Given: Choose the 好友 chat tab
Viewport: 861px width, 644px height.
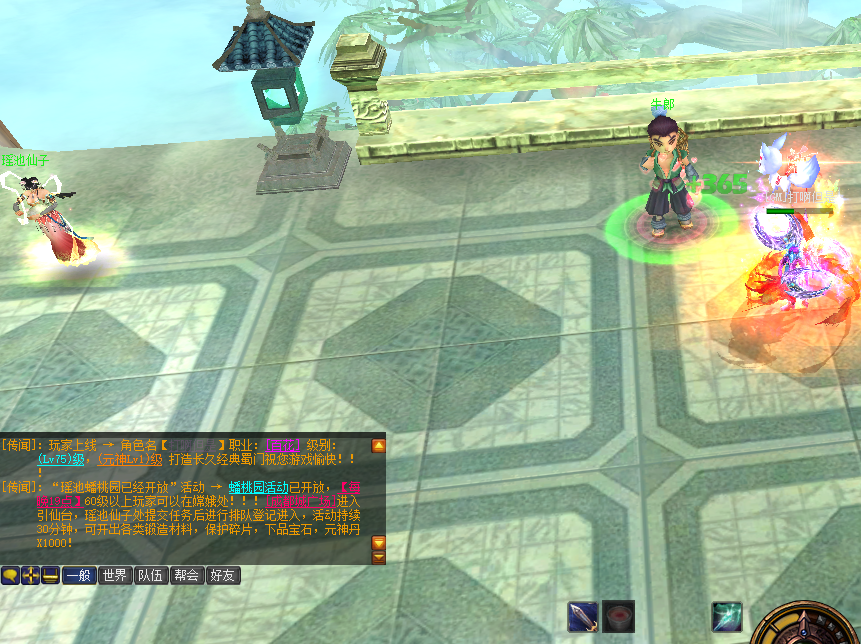Looking at the screenshot, I should coord(223,575).
